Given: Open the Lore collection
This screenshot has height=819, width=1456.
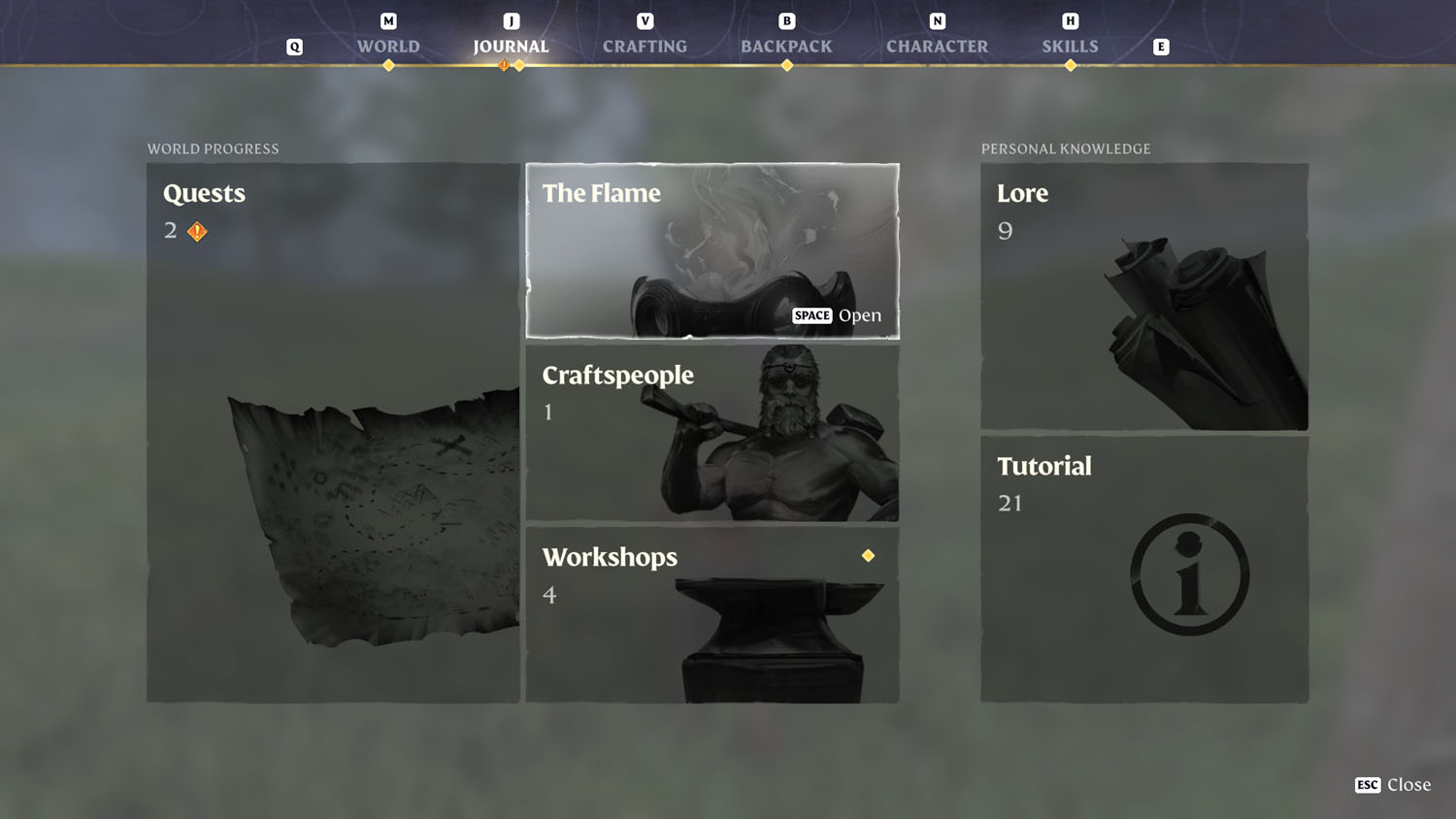Looking at the screenshot, I should click(x=1143, y=296).
